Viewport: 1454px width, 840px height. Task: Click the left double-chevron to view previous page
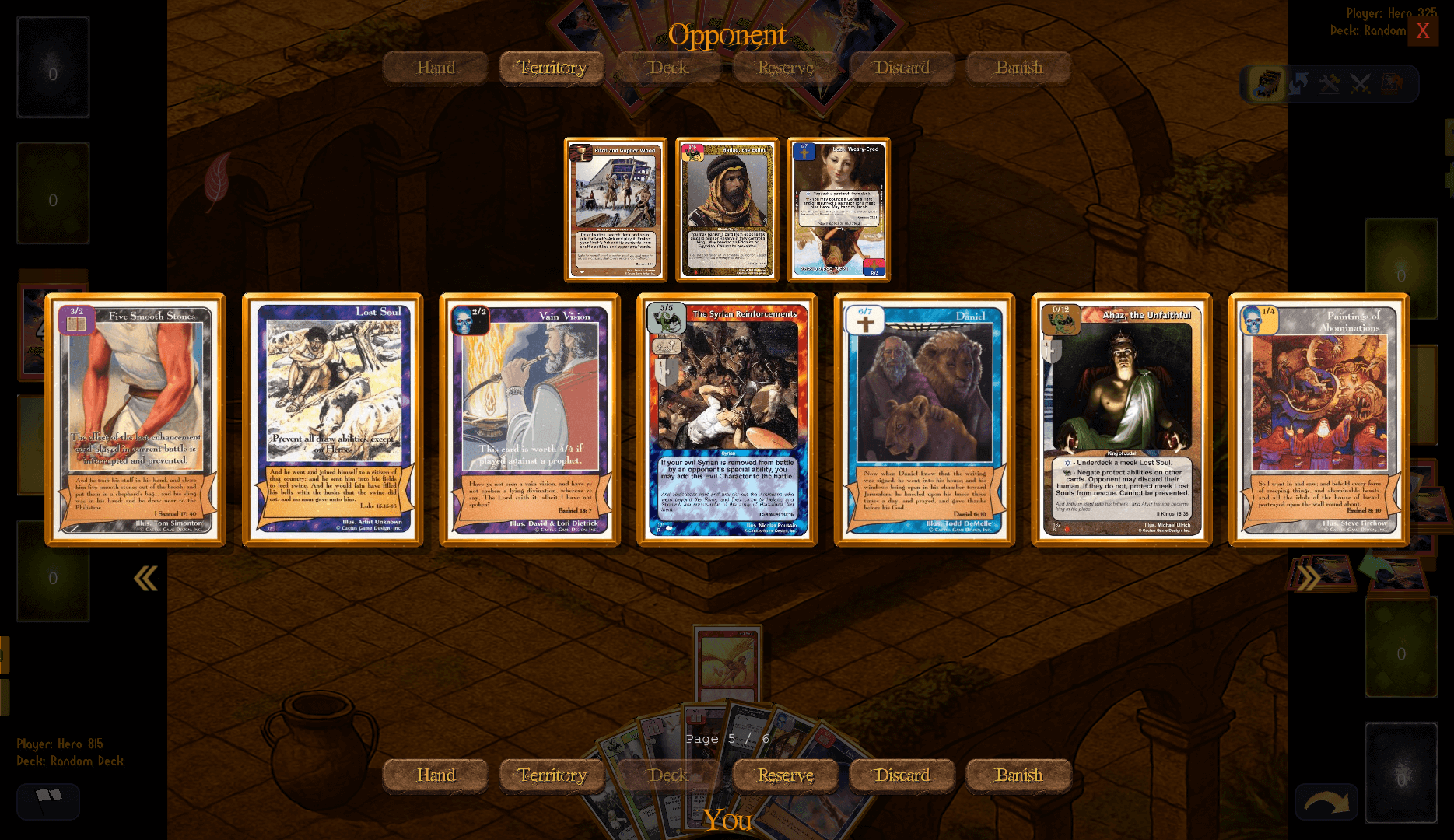(145, 579)
